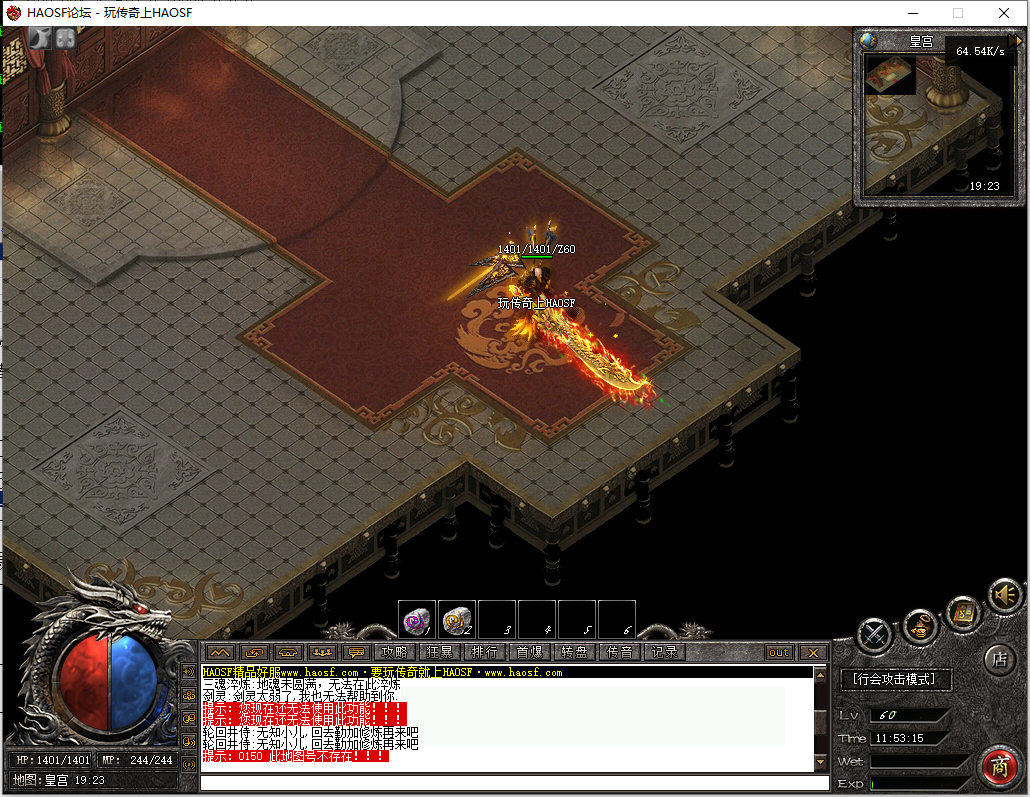Click the chat input field
The image size is (1030, 797).
(514, 783)
